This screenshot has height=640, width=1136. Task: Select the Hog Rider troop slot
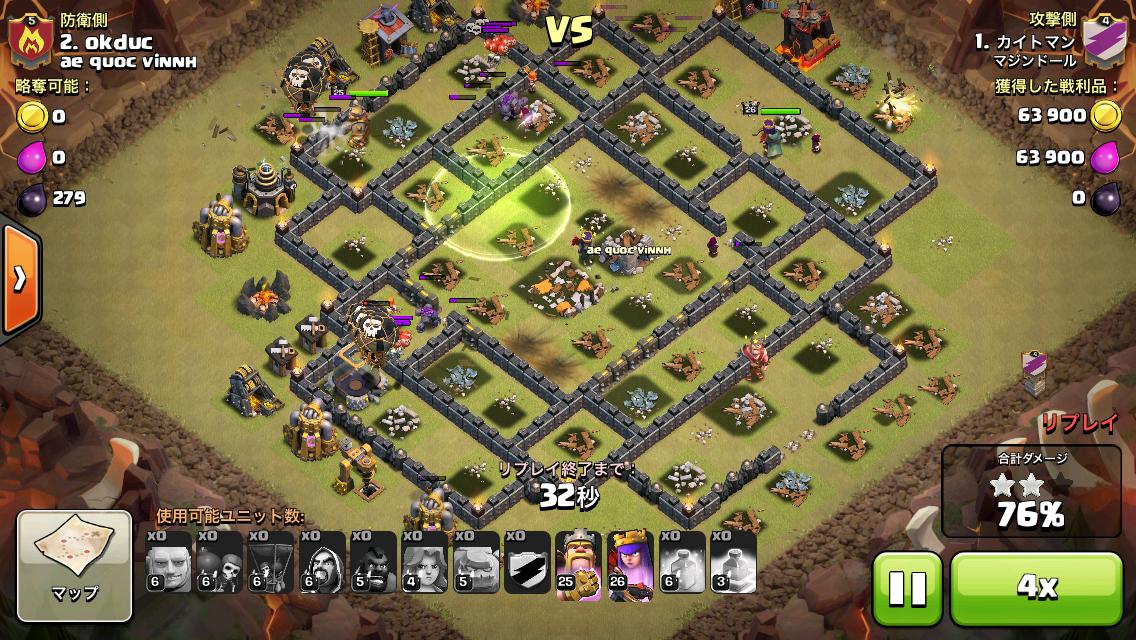372,563
